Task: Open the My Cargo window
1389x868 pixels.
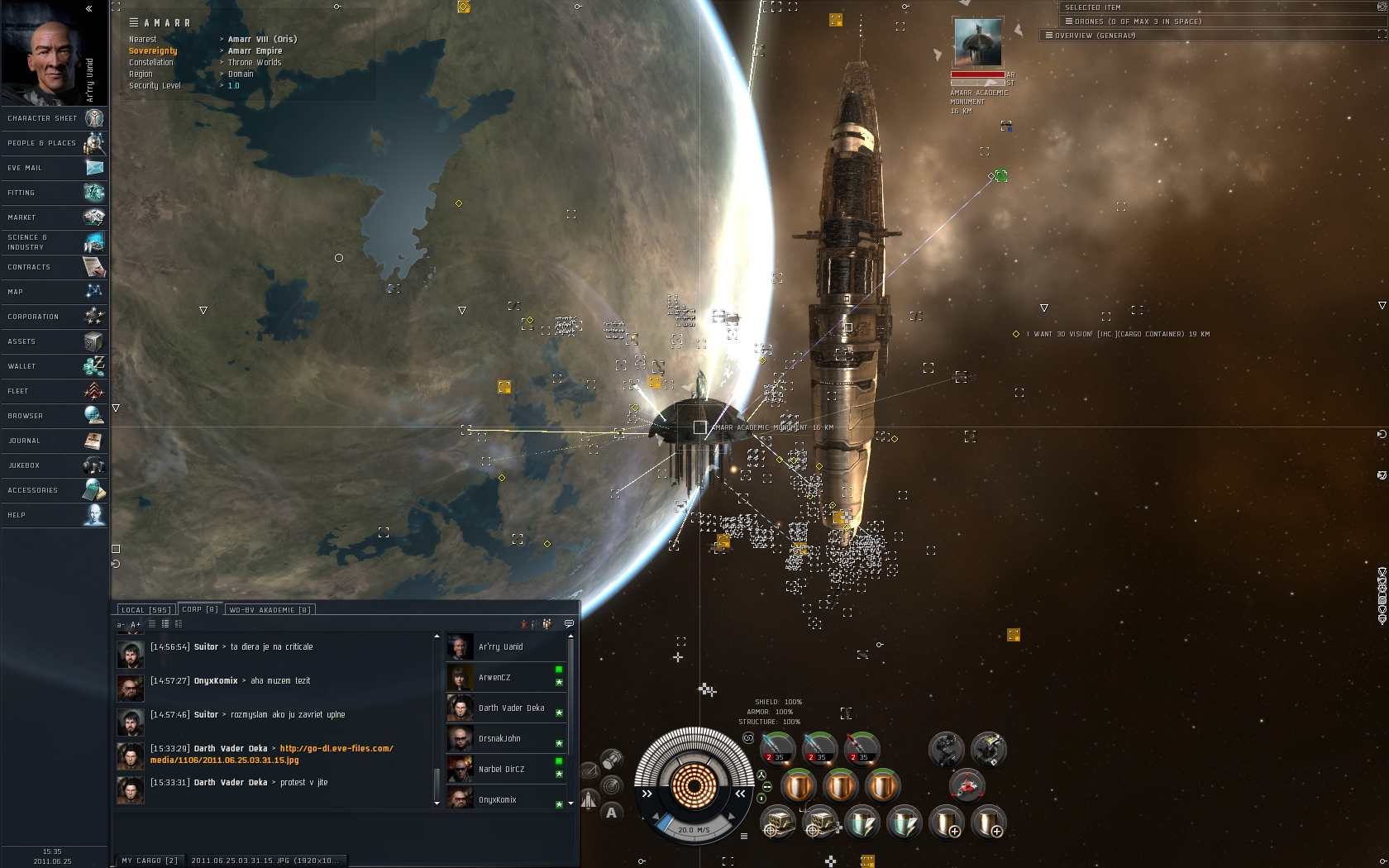Action: [150, 861]
